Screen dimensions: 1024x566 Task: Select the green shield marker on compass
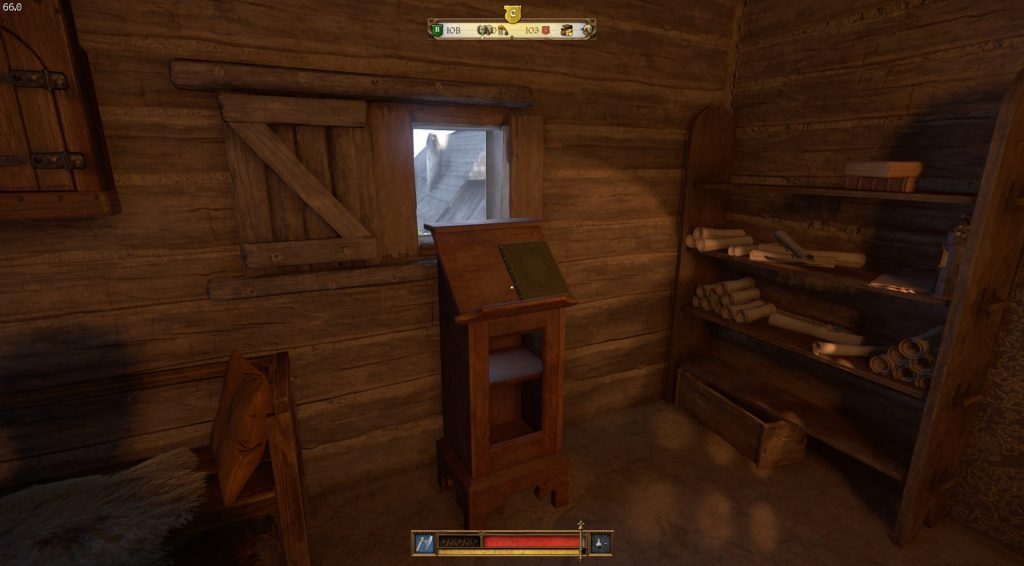pyautogui.click(x=437, y=30)
